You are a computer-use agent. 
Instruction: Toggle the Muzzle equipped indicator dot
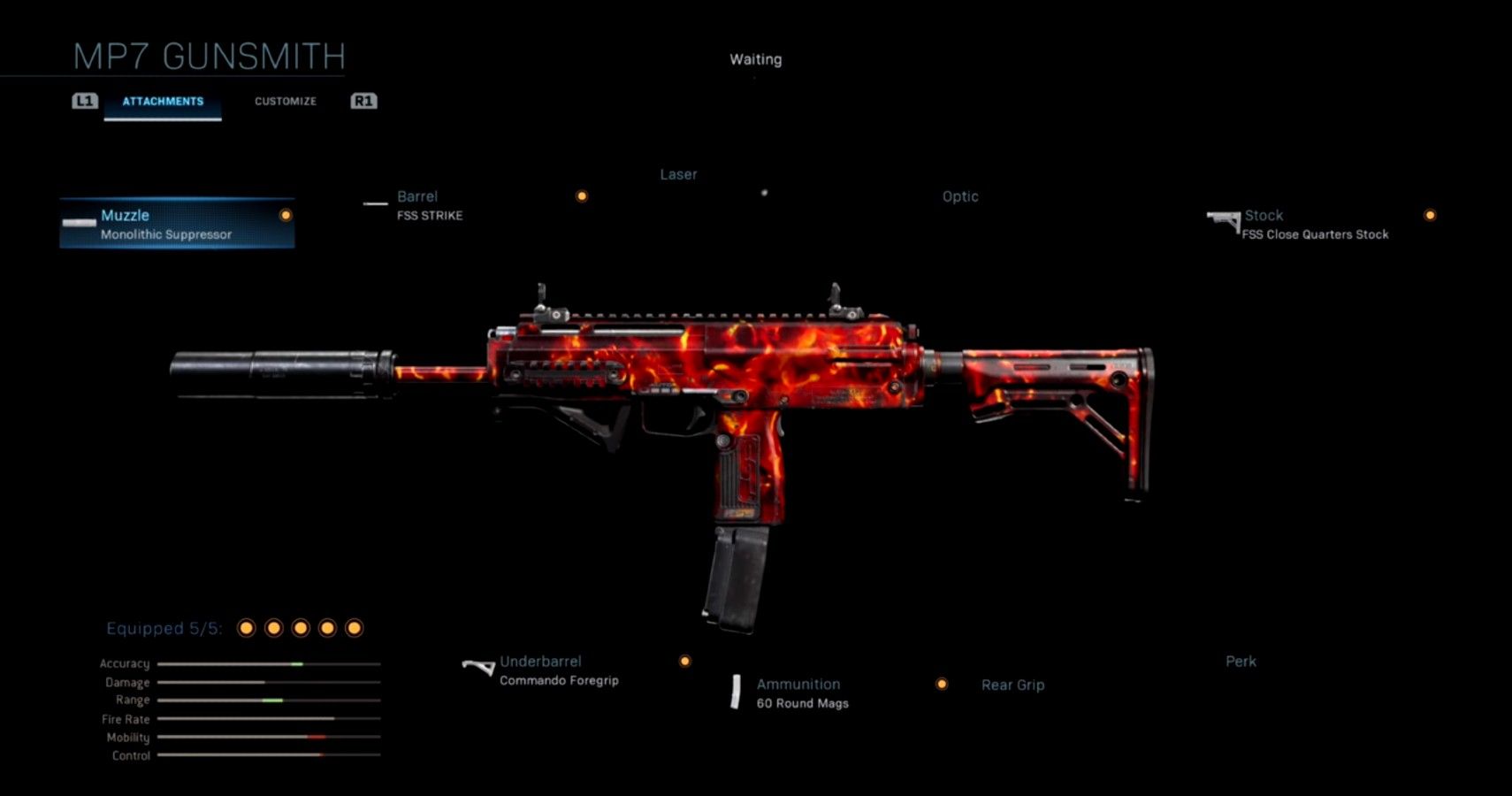(285, 215)
